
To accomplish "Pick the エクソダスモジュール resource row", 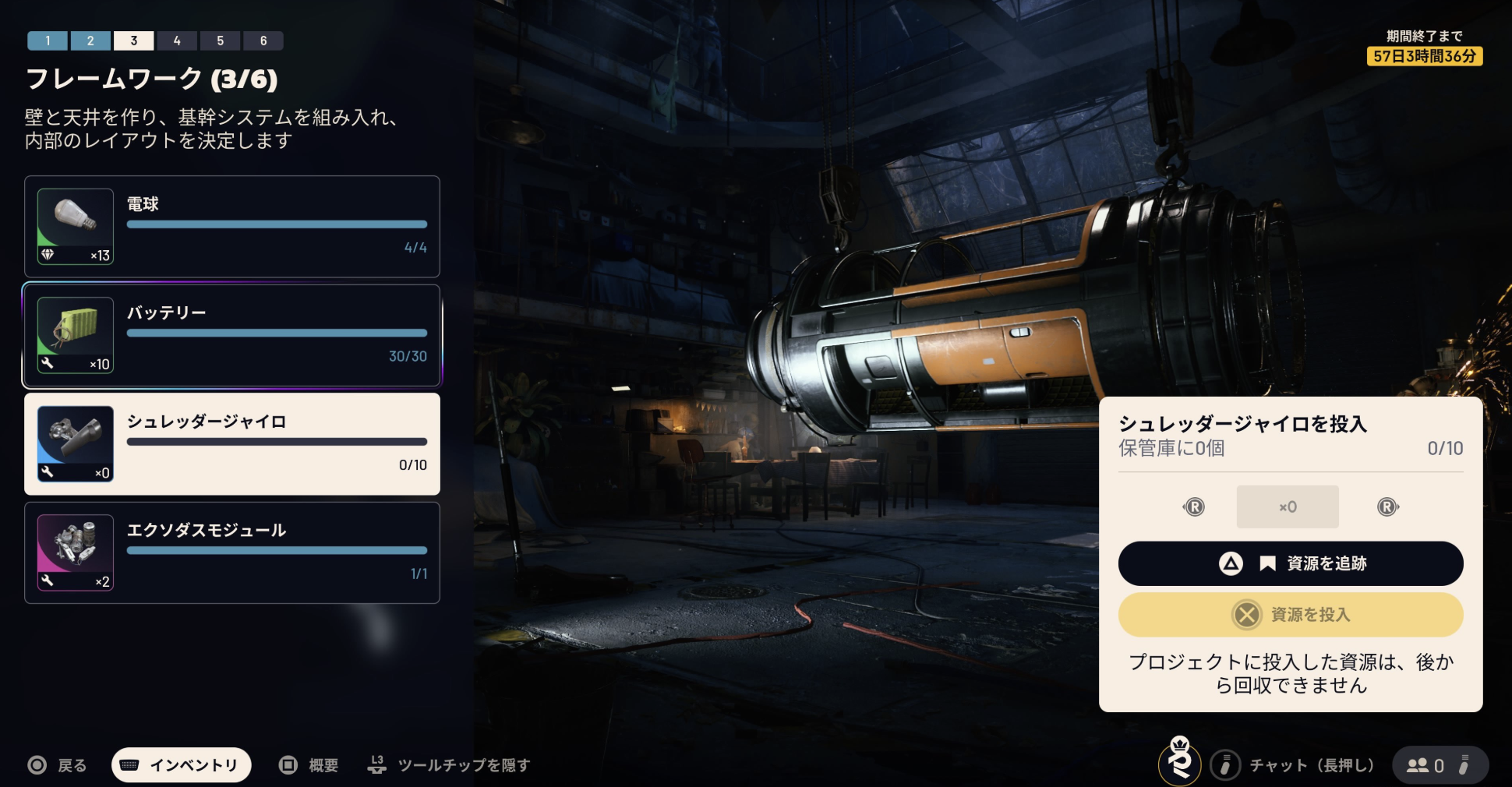I will tap(232, 552).
